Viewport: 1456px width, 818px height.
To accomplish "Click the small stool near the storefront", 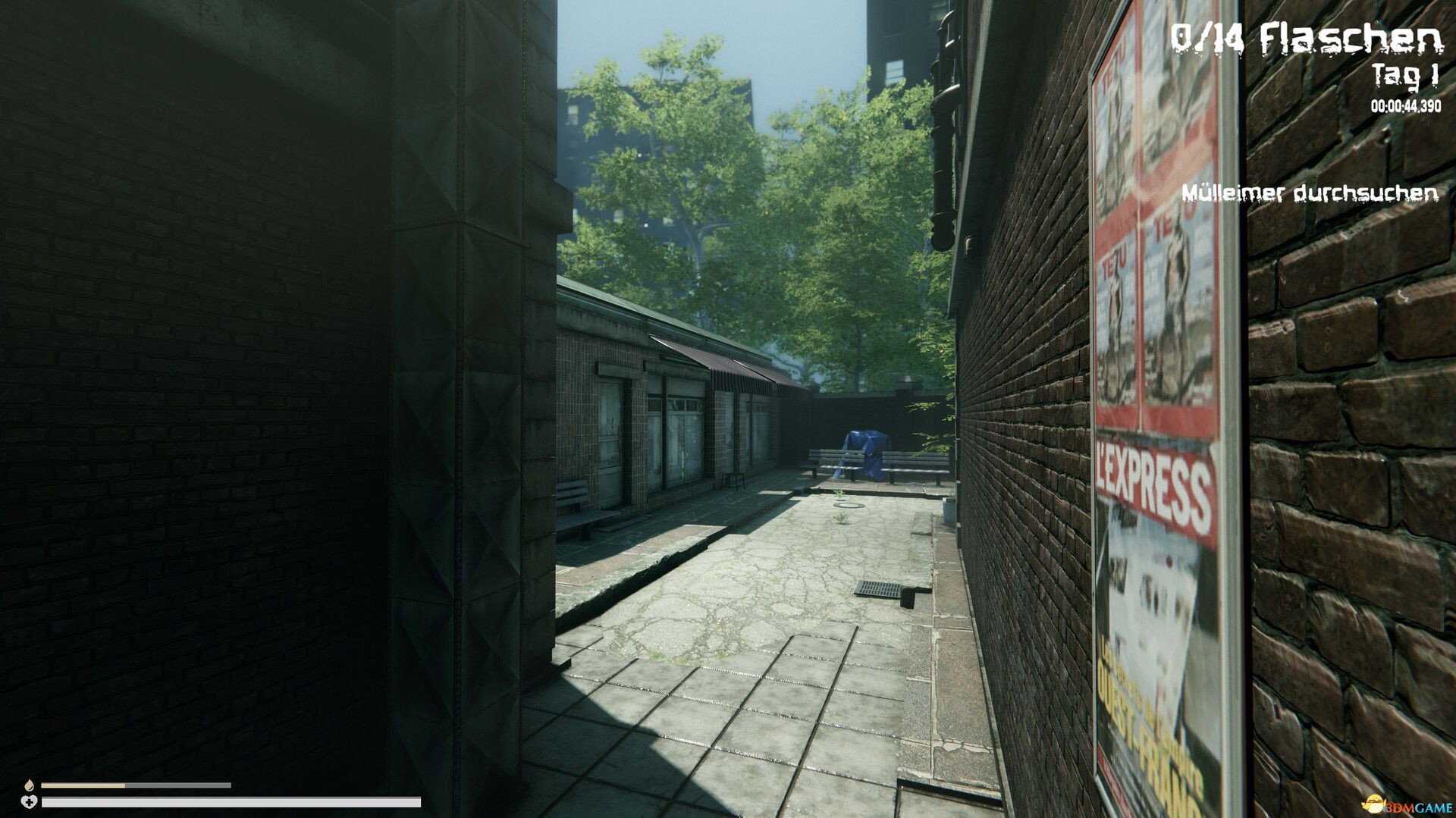I will [x=733, y=481].
